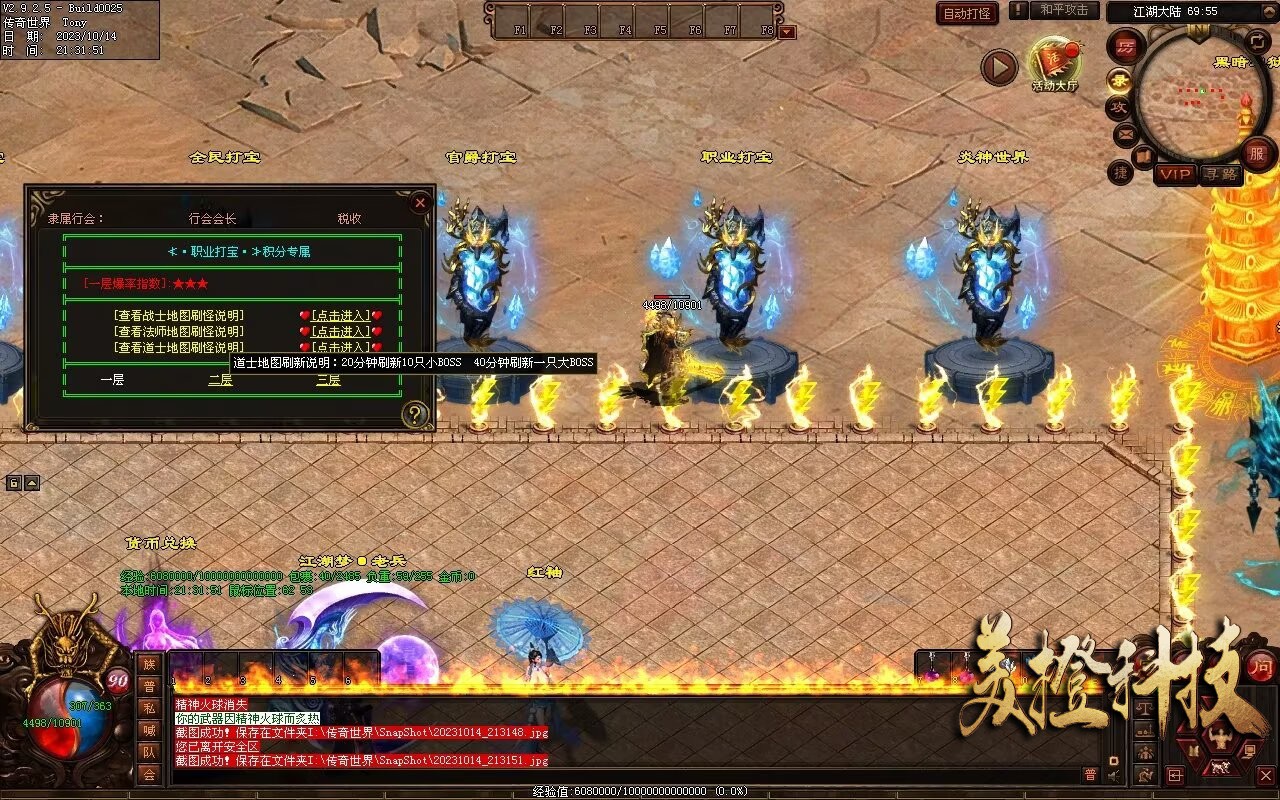Expand the F-key hotbar dropdown arrow
1280x800 pixels.
[x=787, y=32]
